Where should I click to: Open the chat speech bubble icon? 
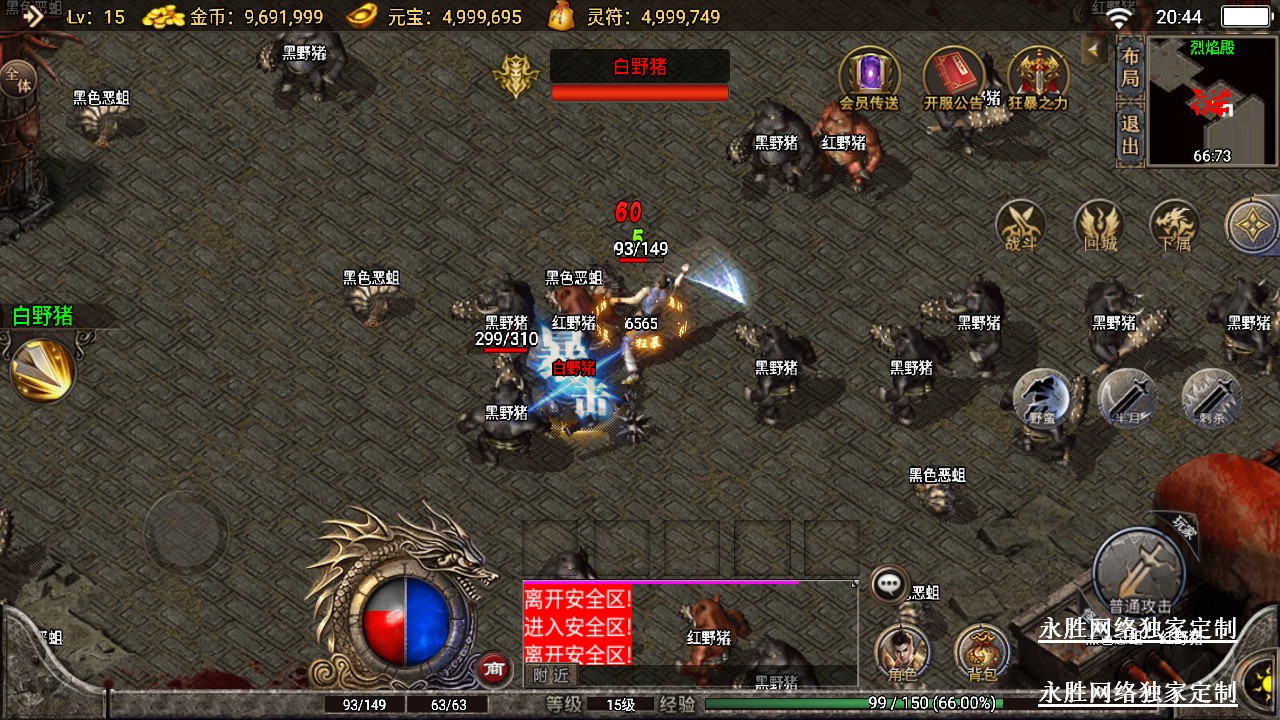(889, 584)
